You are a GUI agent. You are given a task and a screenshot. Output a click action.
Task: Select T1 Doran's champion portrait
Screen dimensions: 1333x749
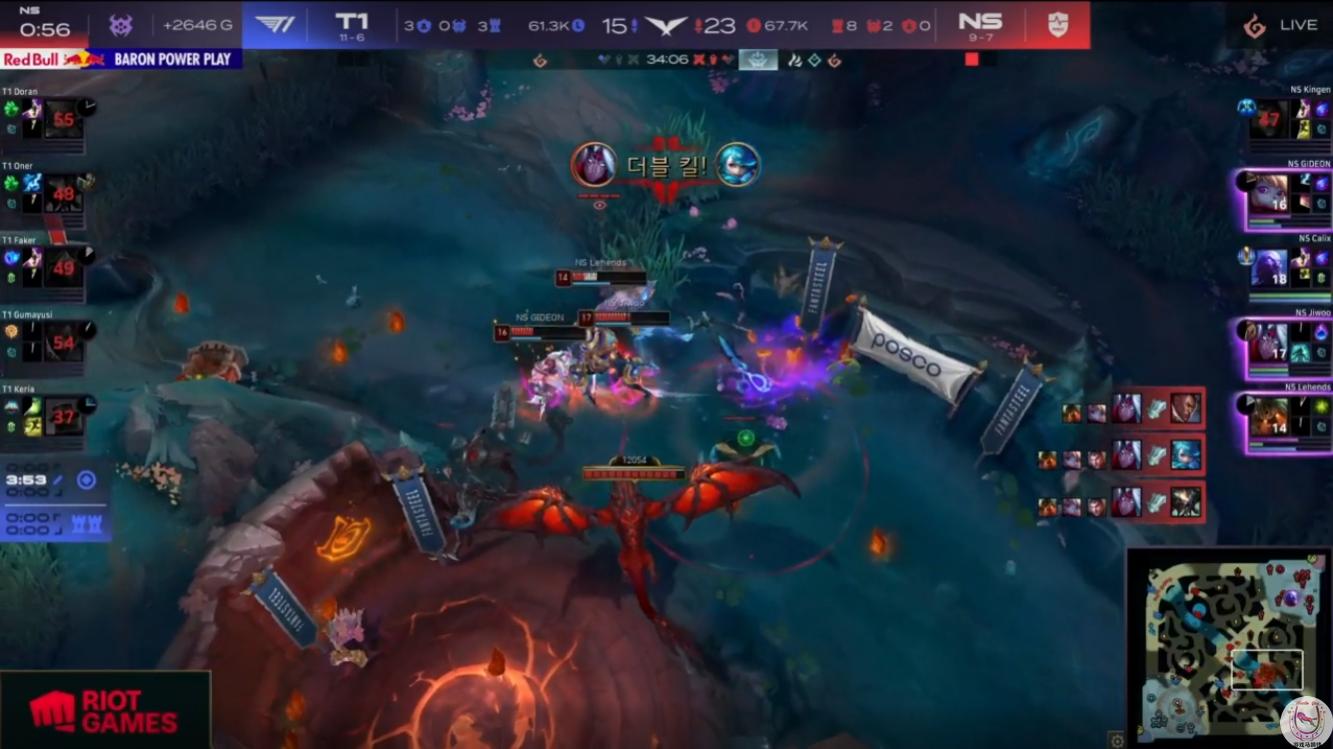pyautogui.click(x=64, y=119)
